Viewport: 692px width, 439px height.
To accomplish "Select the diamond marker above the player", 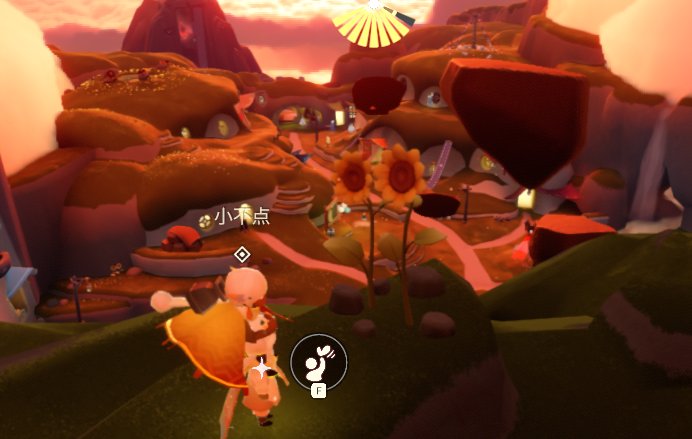I will point(241,254).
